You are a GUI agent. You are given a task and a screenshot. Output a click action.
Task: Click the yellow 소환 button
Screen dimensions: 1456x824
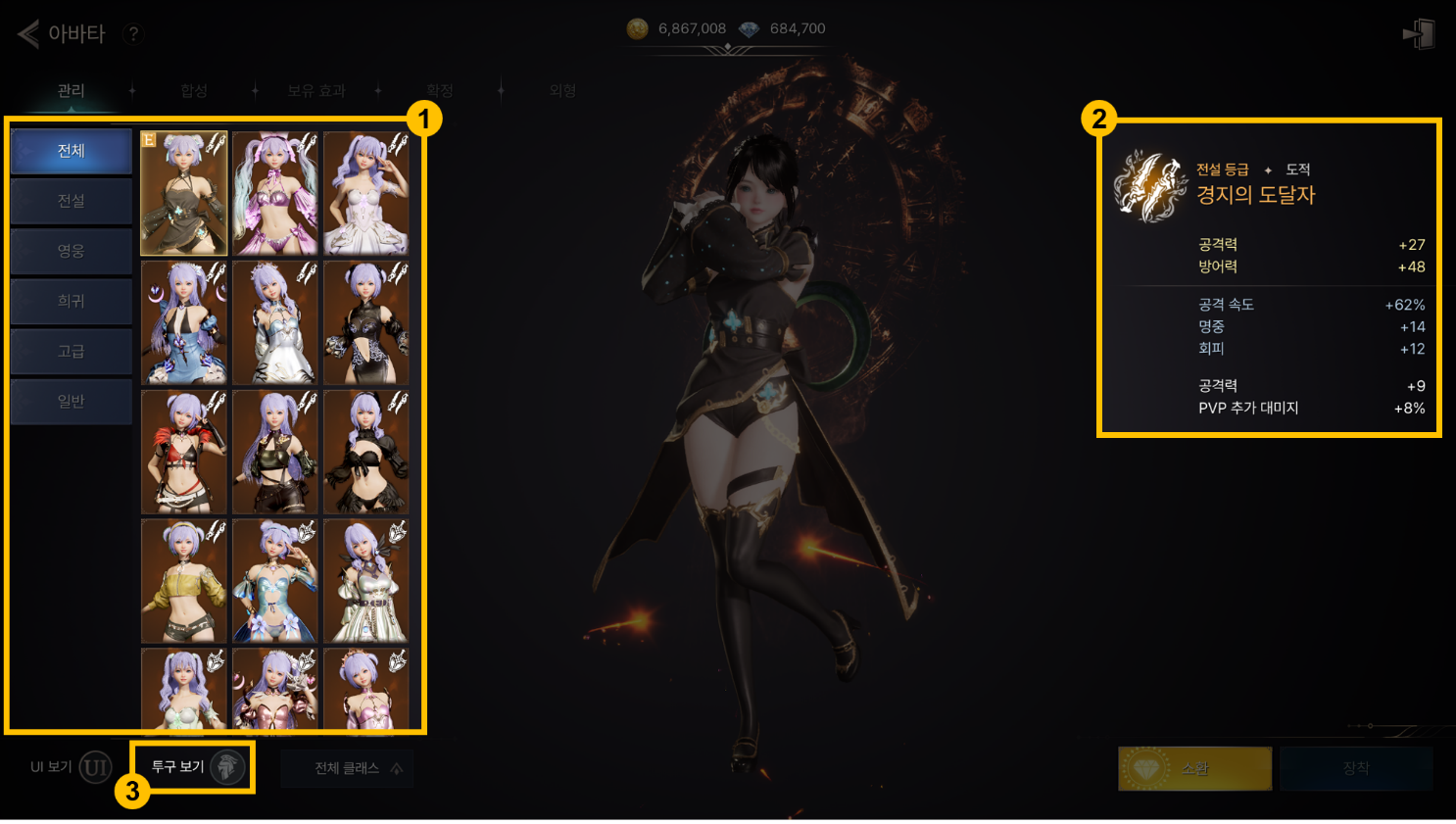point(1194,768)
